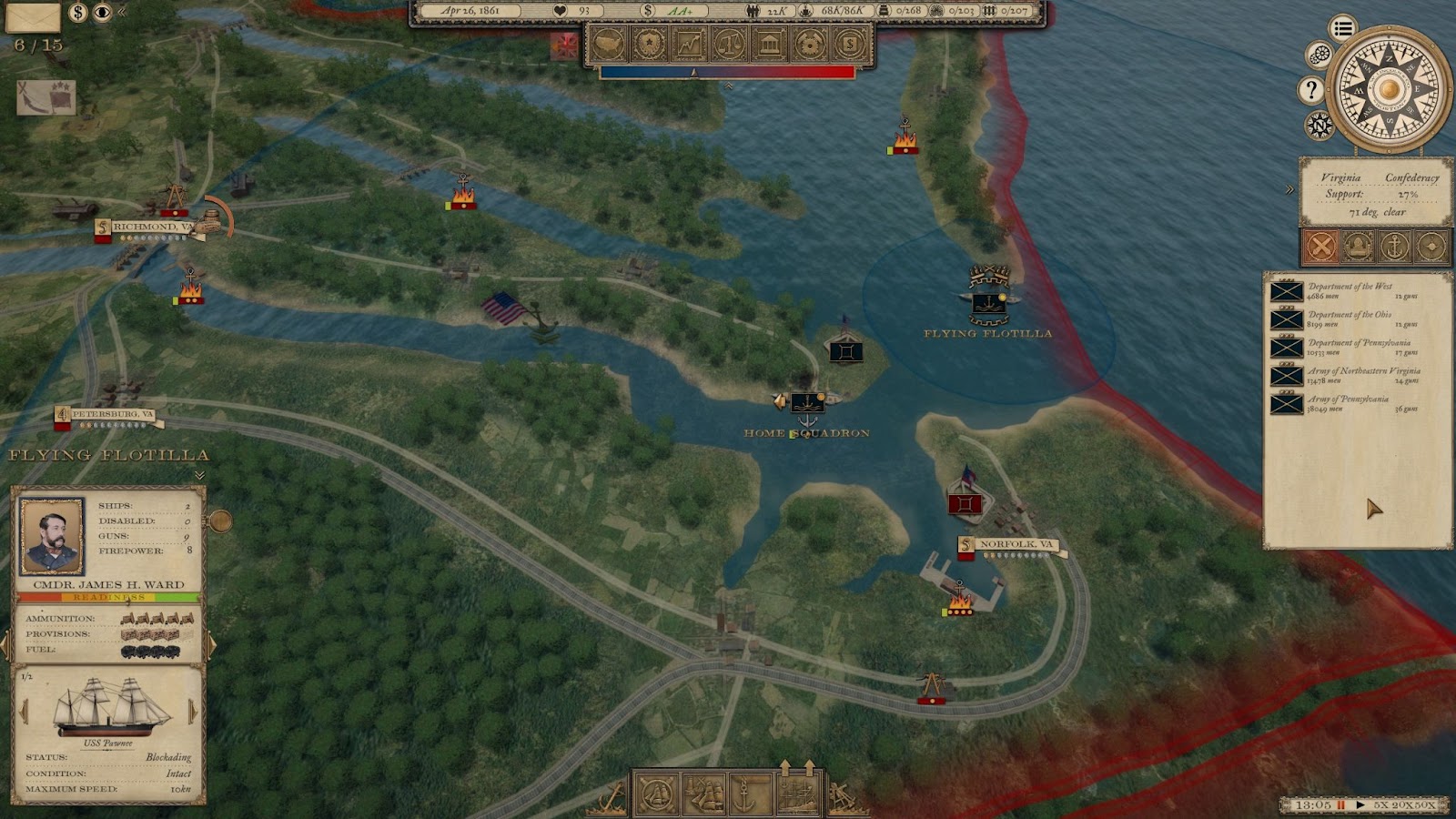1456x819 pixels.
Task: Open the hammers and gear industry panel
Action: (x=809, y=44)
